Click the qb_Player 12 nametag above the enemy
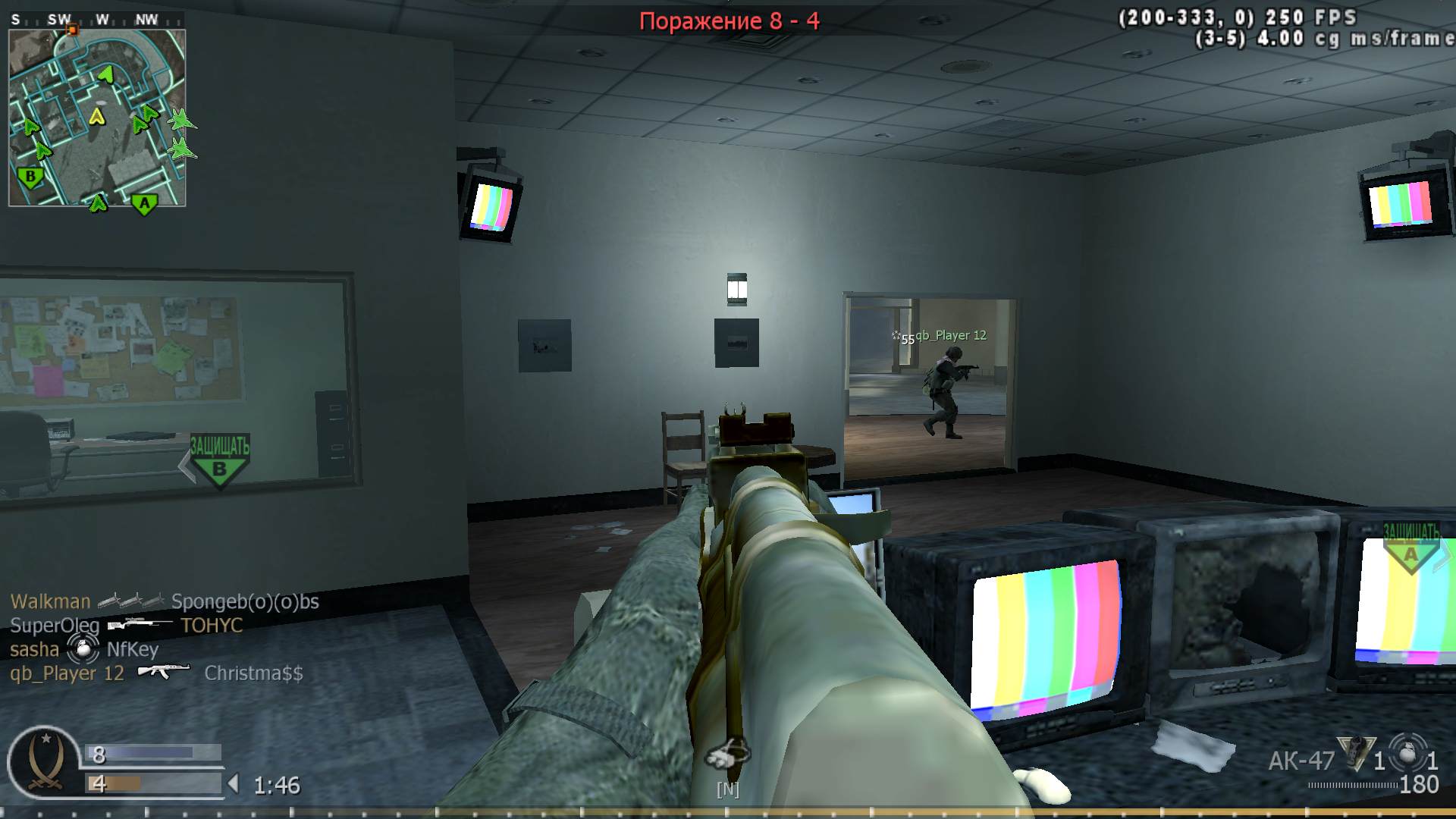This screenshot has width=1456, height=819. tap(950, 334)
